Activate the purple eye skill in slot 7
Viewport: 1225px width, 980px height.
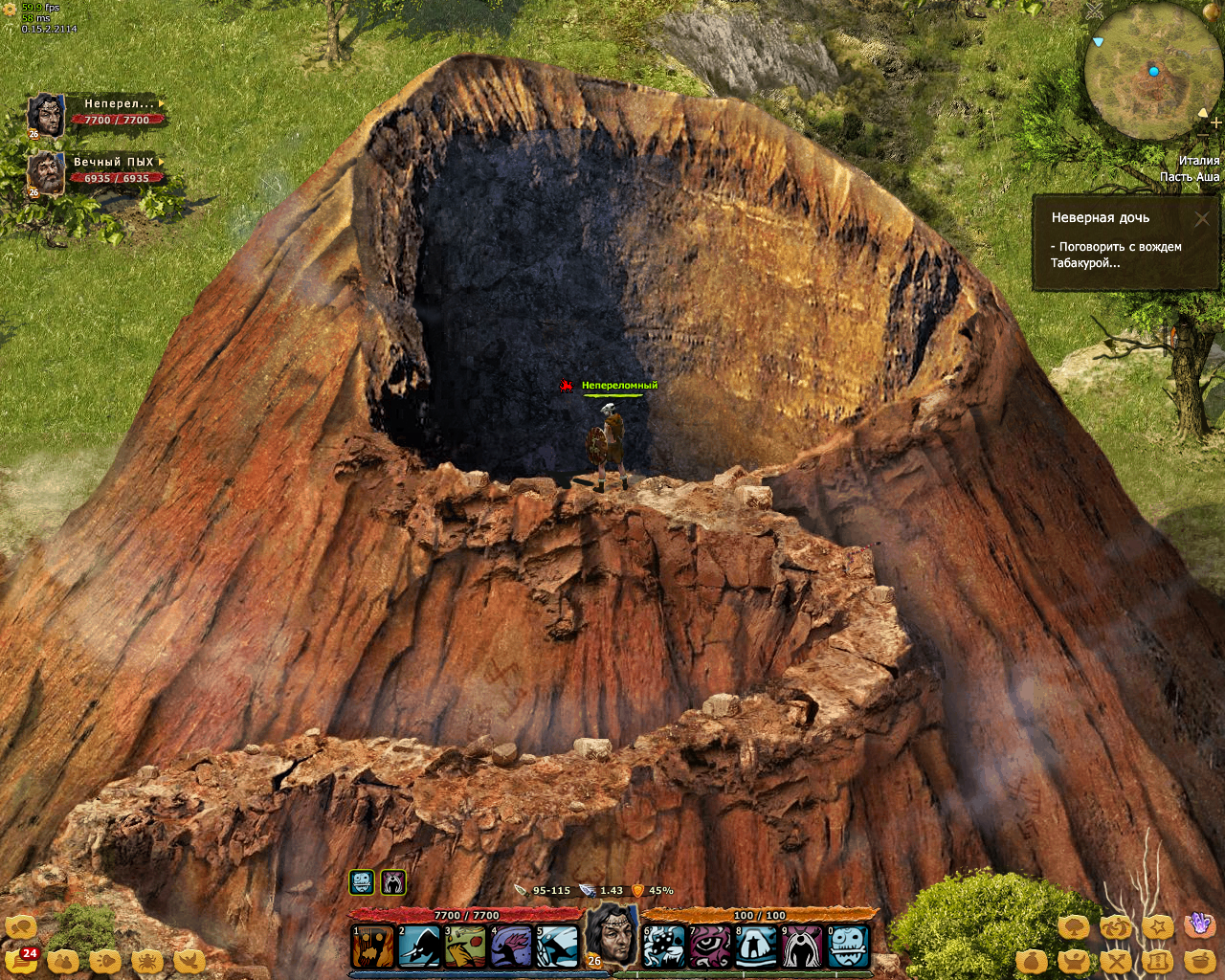tap(710, 947)
